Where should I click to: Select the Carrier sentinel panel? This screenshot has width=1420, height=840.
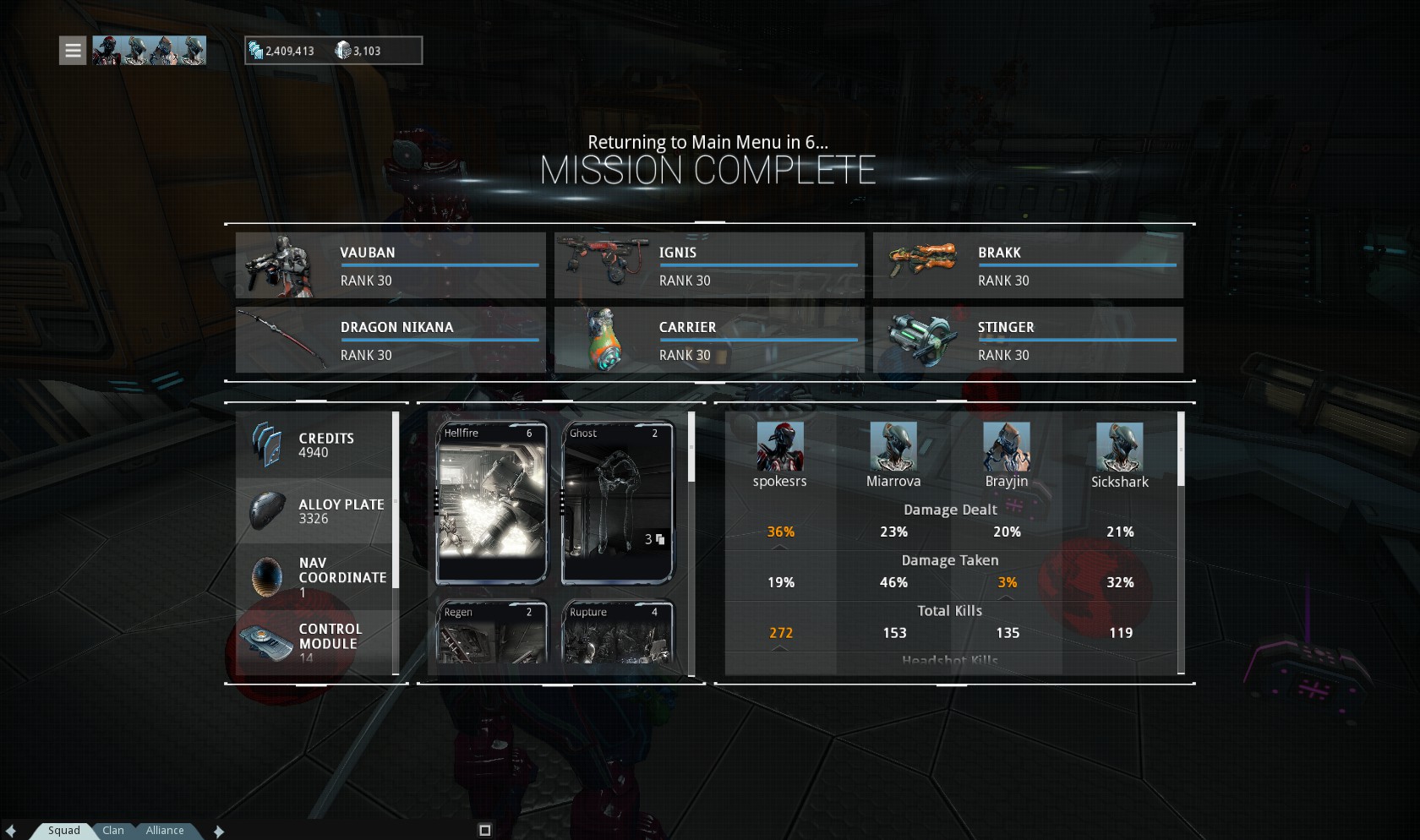pyautogui.click(x=709, y=340)
